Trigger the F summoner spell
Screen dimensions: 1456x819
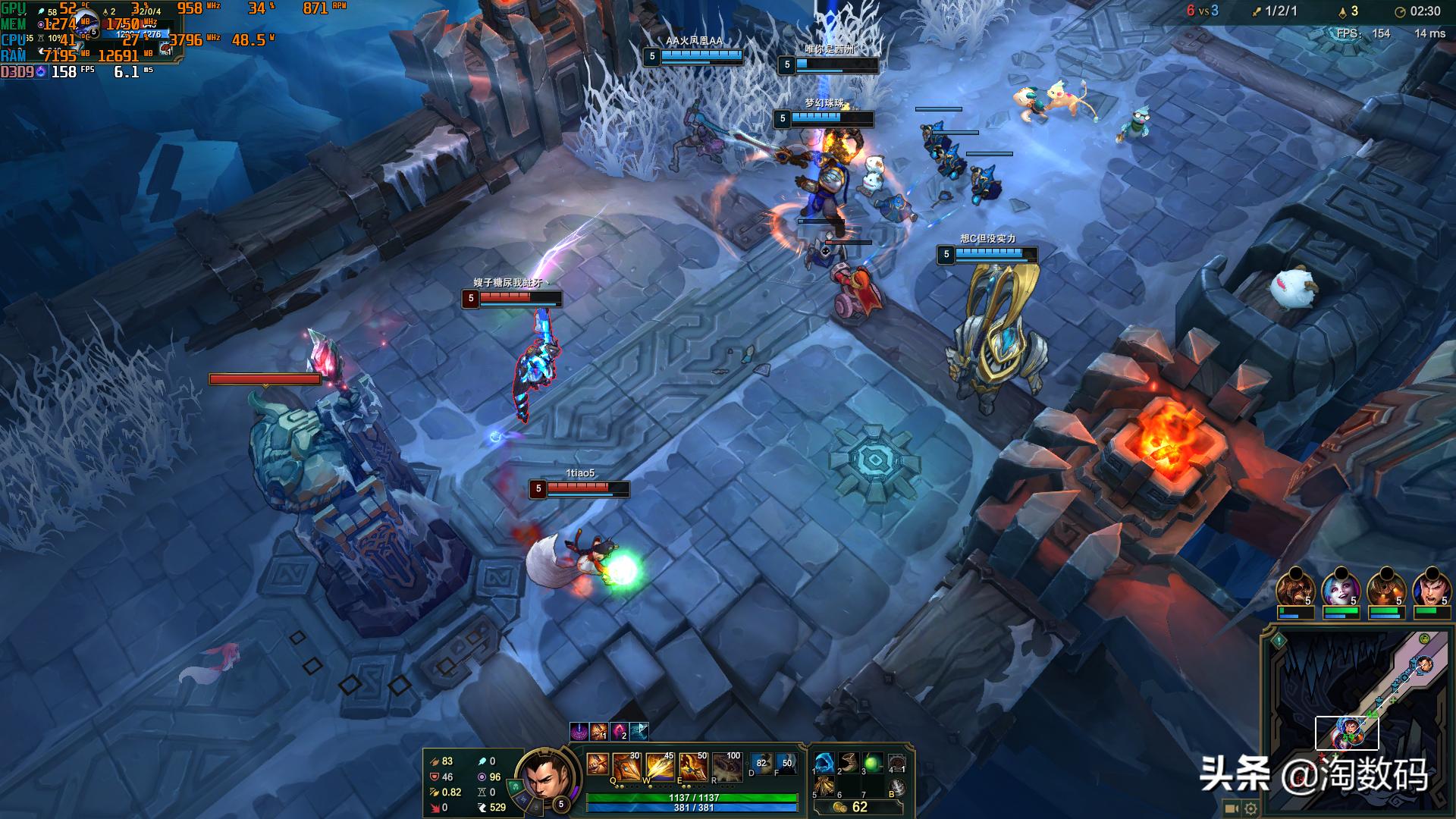tap(786, 764)
